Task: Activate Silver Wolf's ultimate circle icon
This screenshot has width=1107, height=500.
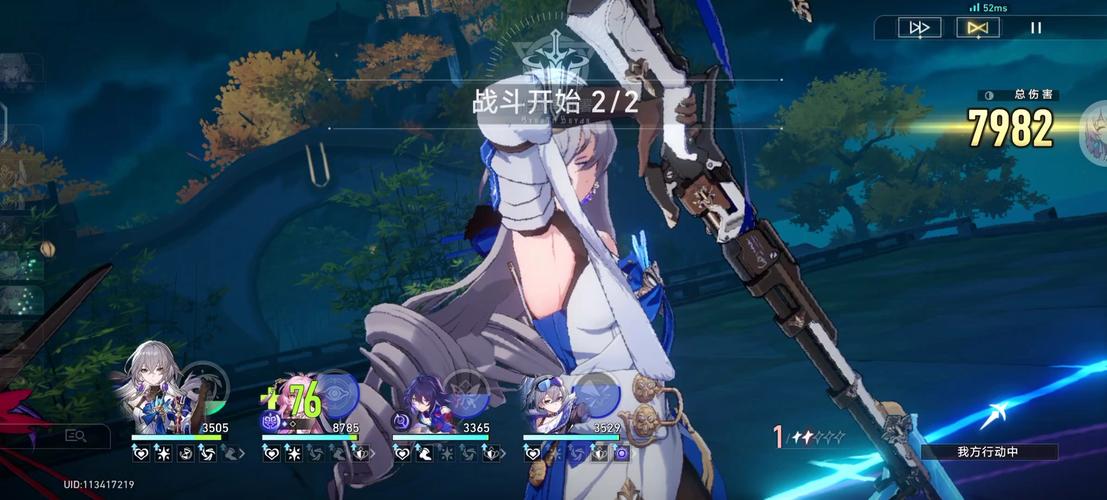Action: coord(597,391)
